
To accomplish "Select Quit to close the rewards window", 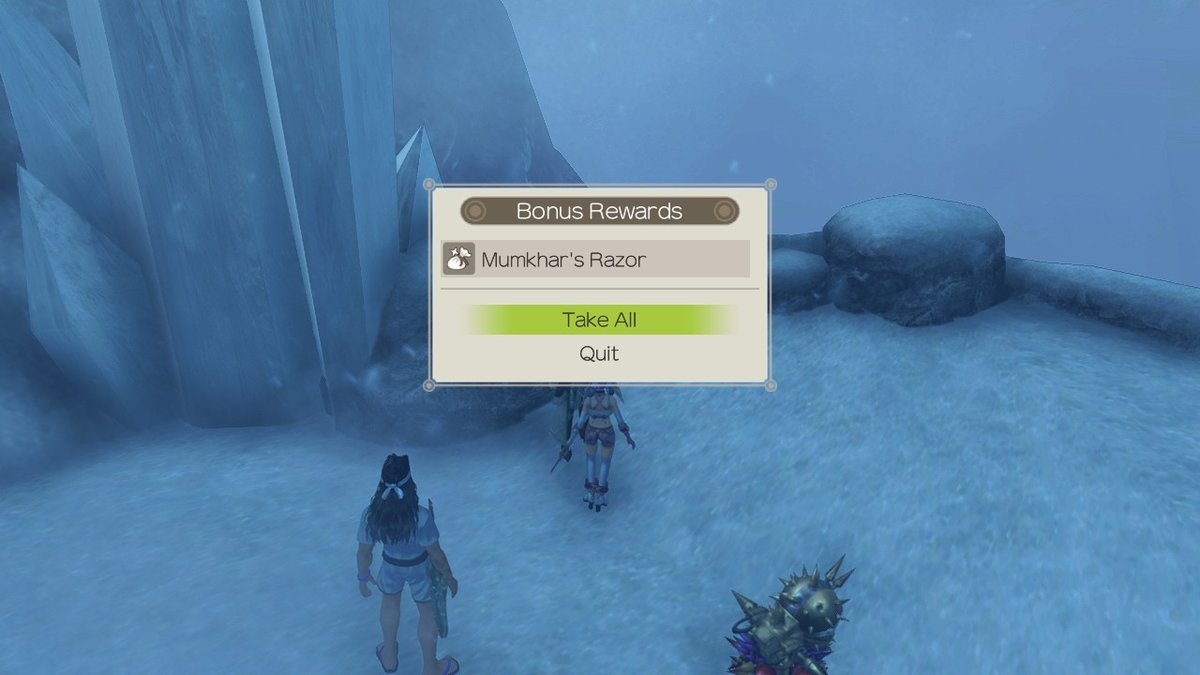I will click(x=599, y=354).
